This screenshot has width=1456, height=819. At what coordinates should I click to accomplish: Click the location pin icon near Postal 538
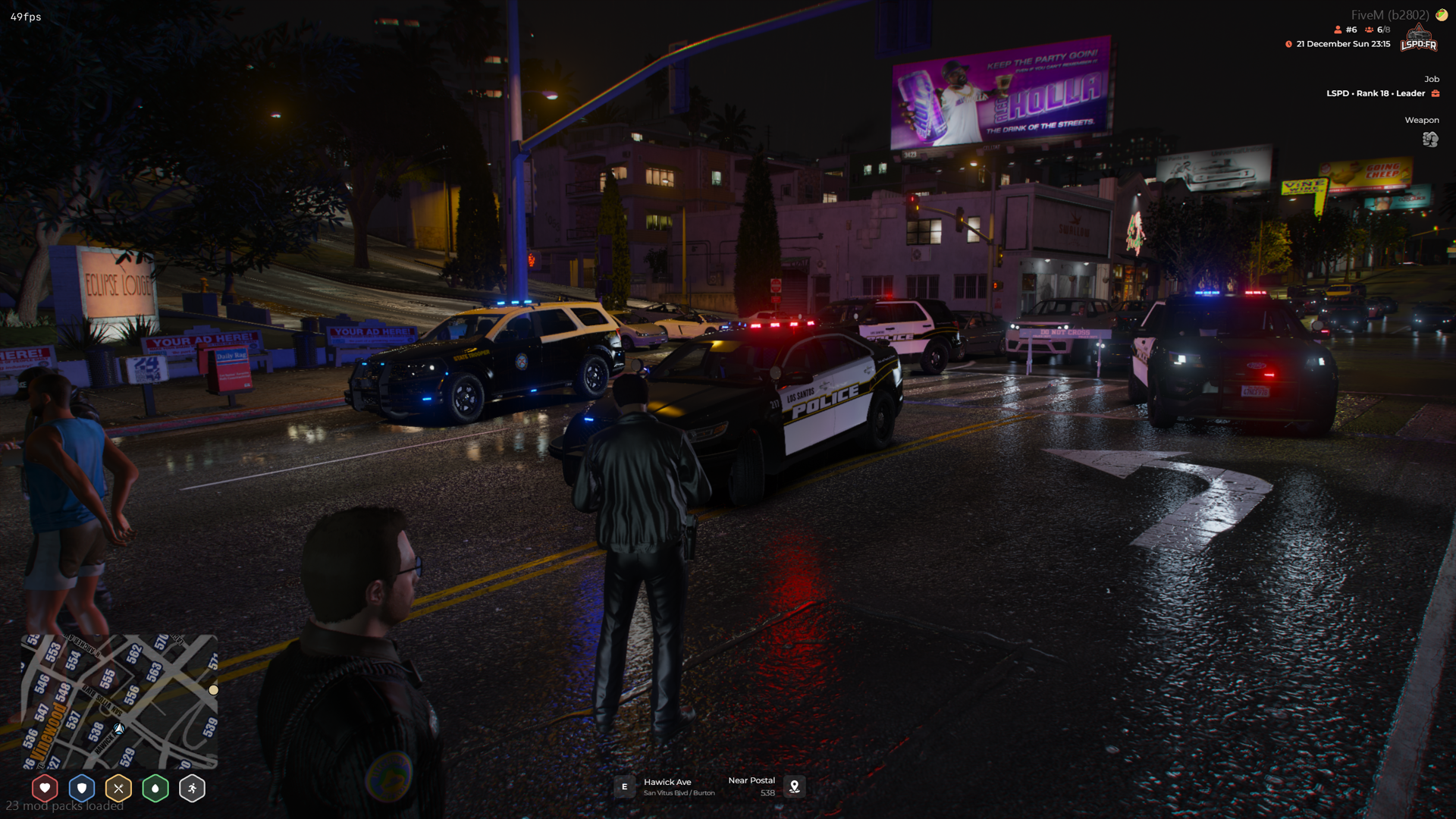(794, 787)
